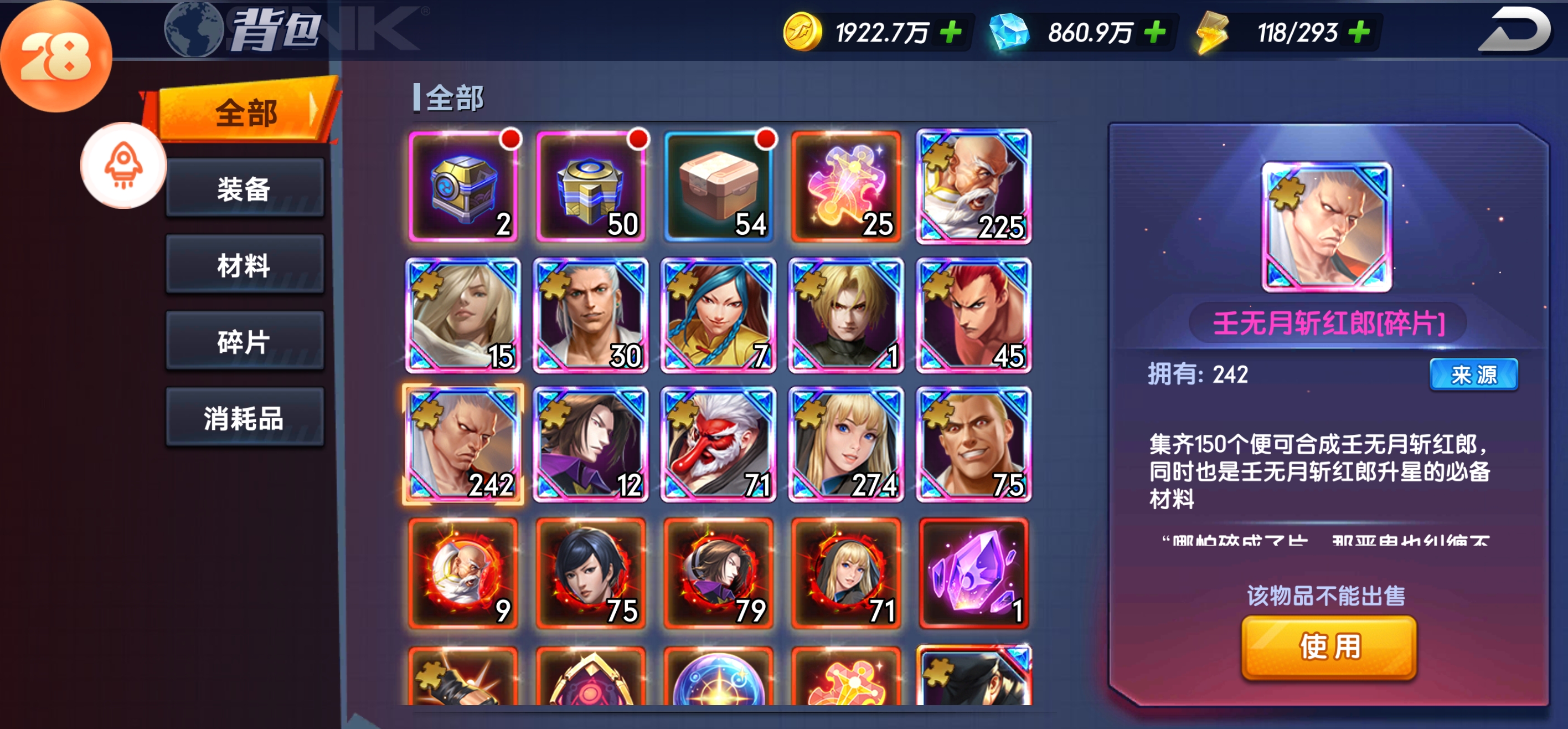The height and width of the screenshot is (729, 1568).
Task: Add more gold coins with plus button
Action: [951, 32]
